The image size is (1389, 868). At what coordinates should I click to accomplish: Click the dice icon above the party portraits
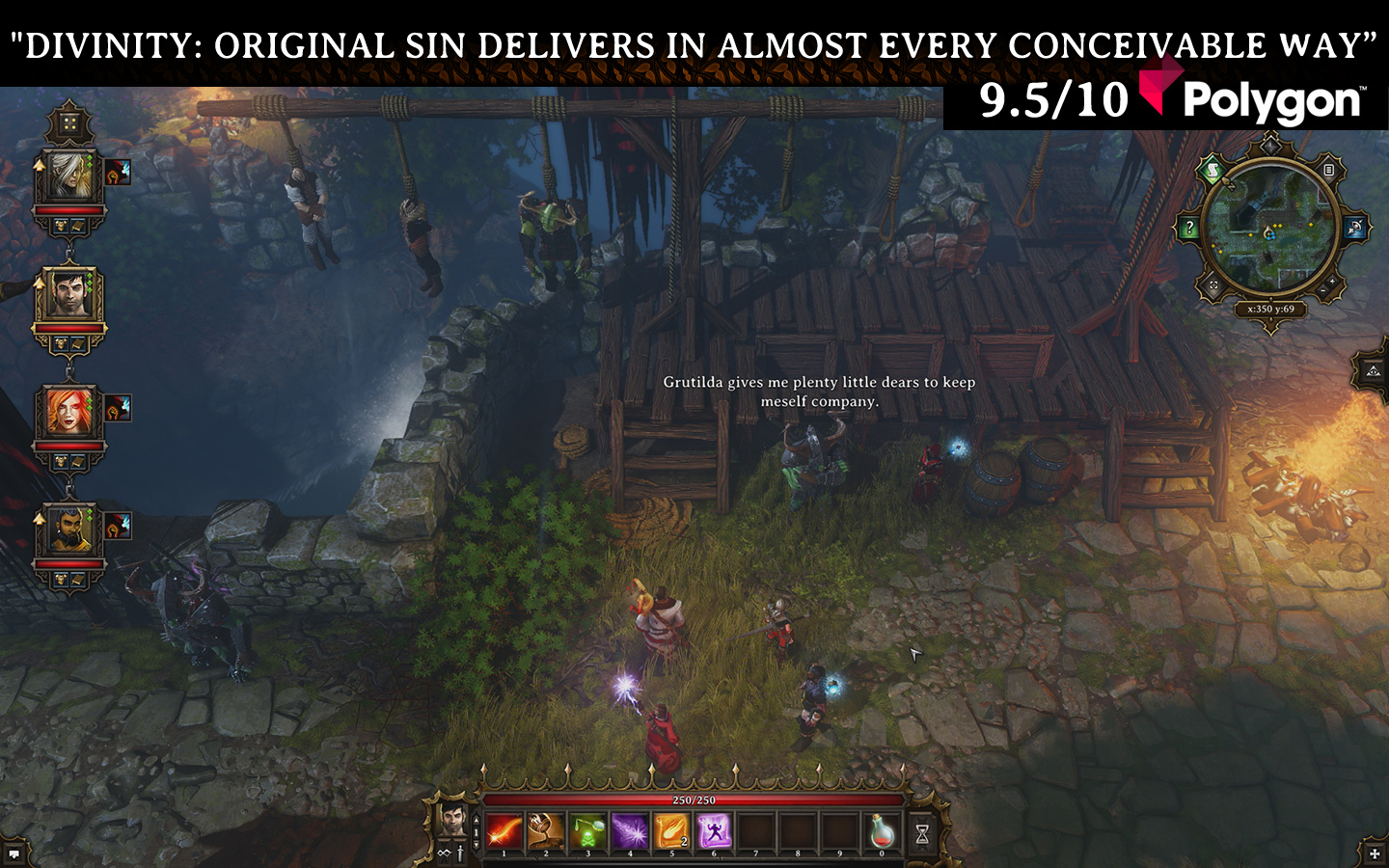(x=69, y=122)
